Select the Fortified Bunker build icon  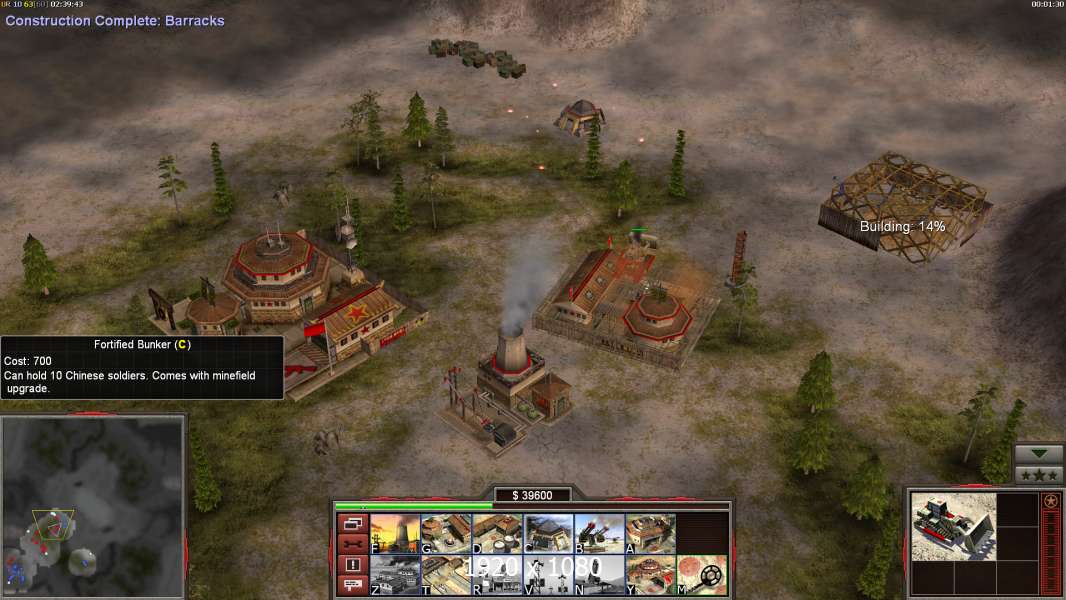[548, 534]
